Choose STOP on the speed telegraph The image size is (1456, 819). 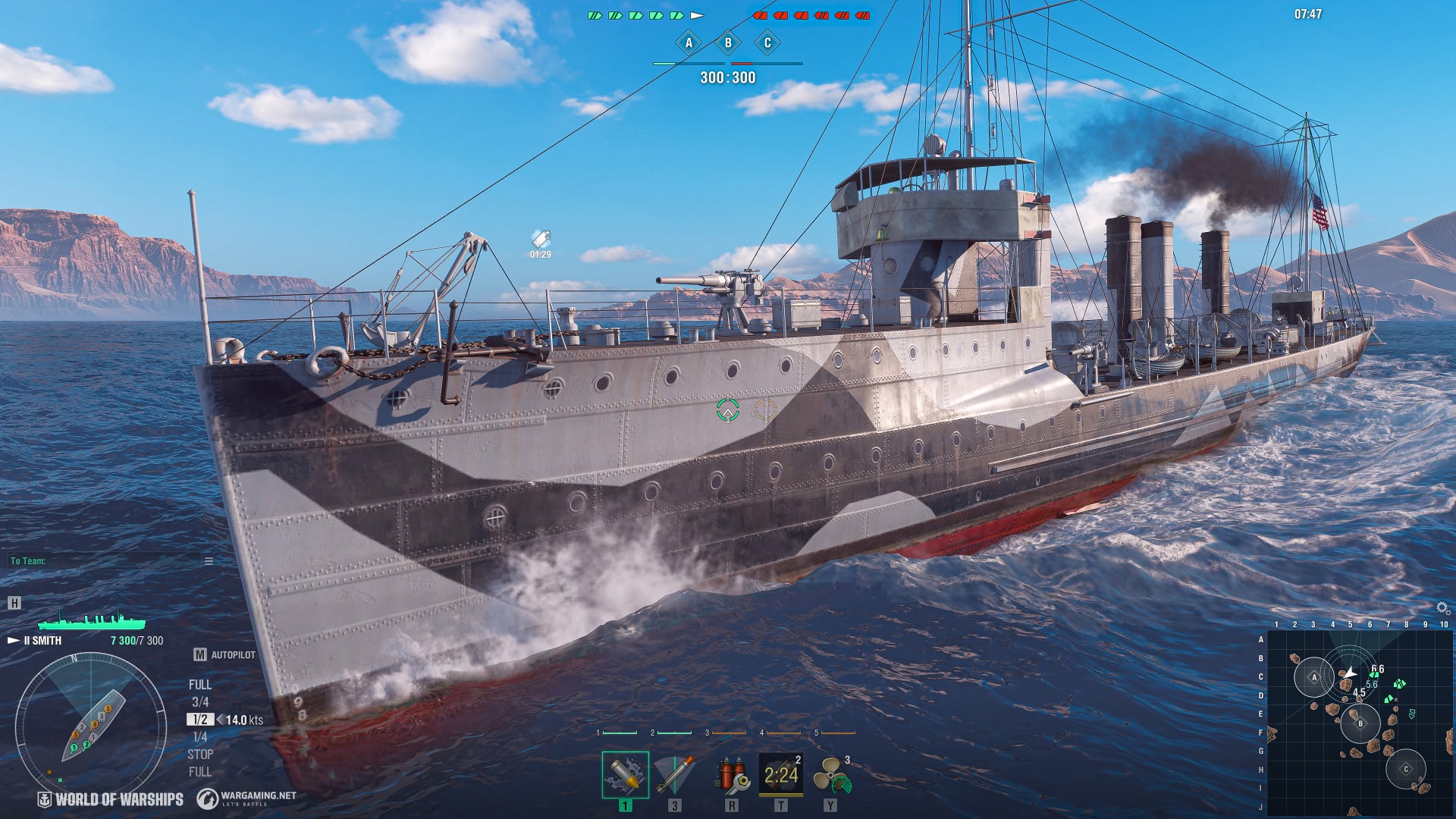click(x=200, y=755)
